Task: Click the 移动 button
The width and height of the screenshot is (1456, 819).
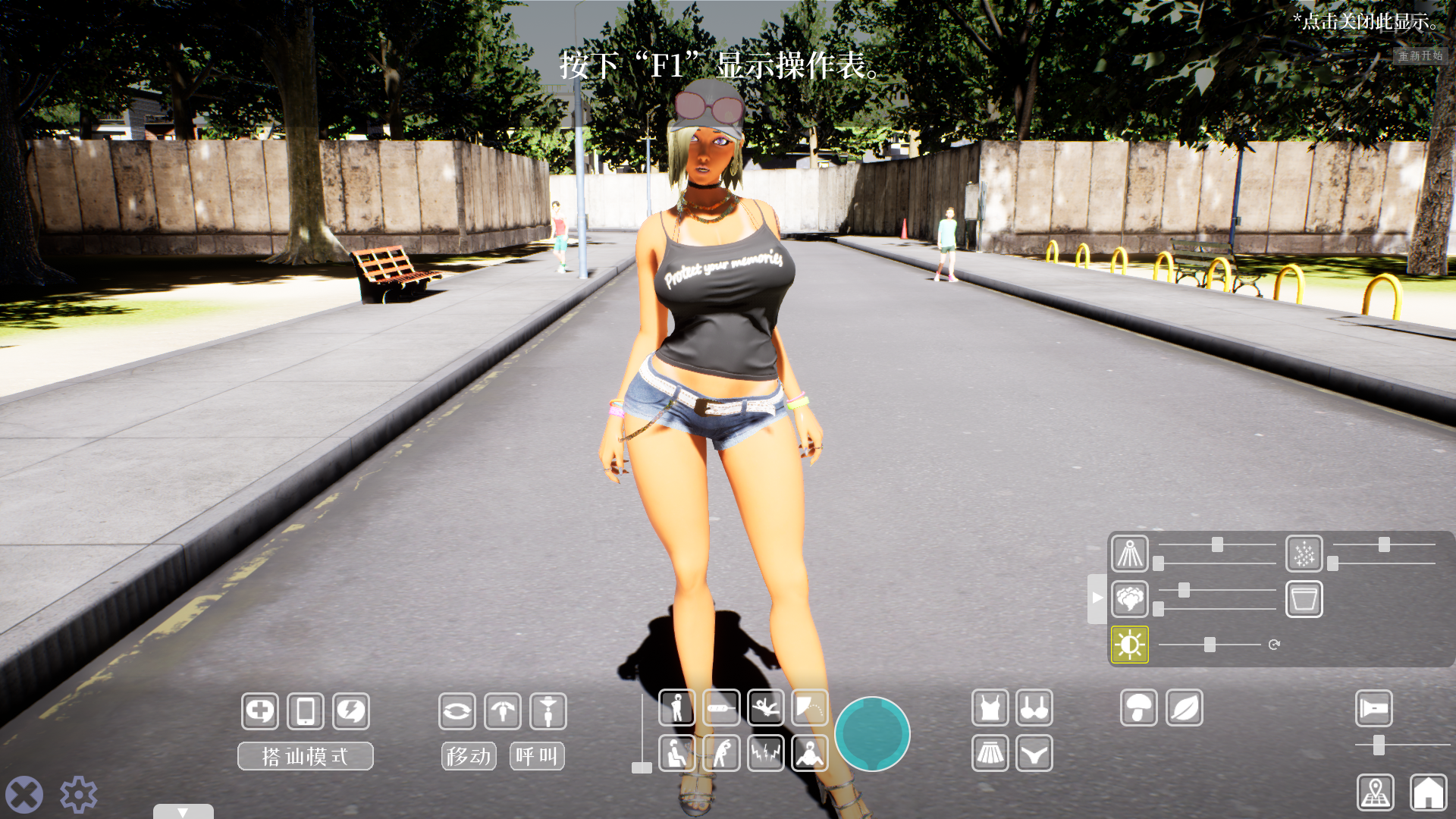Action: [x=468, y=755]
